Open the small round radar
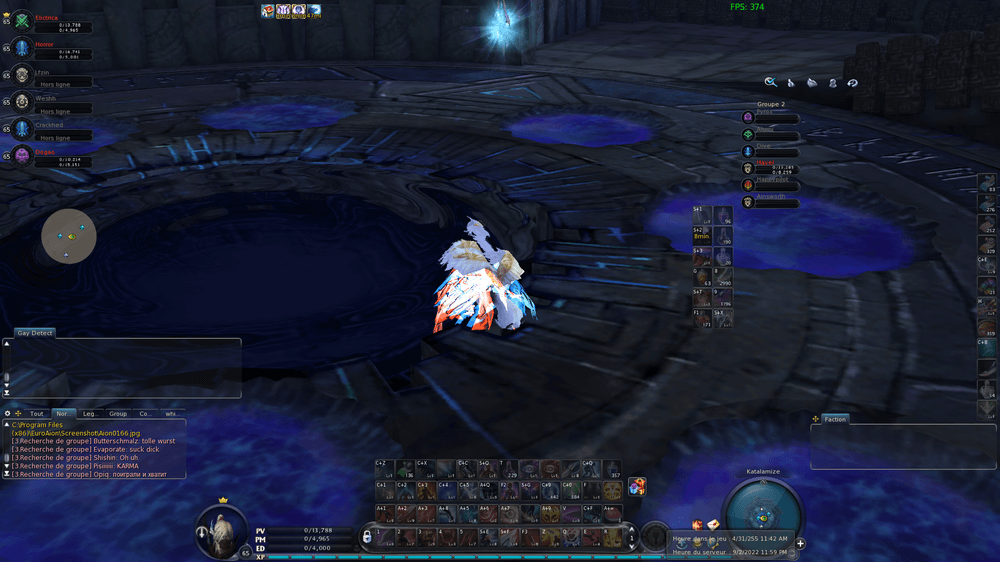 (x=69, y=236)
